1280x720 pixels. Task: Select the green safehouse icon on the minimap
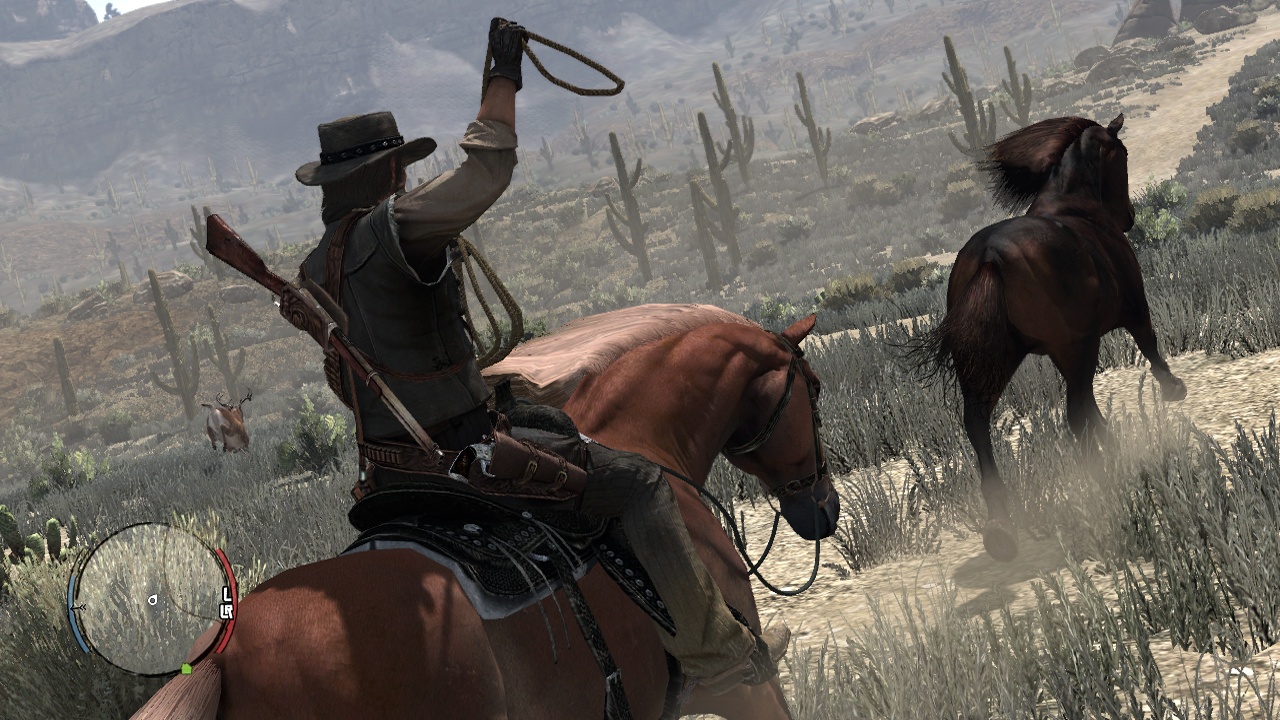186,667
